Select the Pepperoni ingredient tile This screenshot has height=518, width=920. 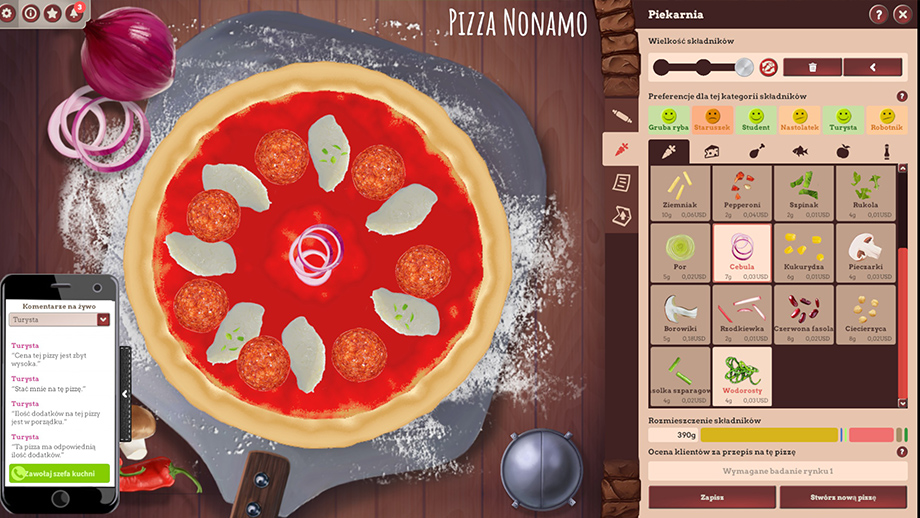click(742, 193)
